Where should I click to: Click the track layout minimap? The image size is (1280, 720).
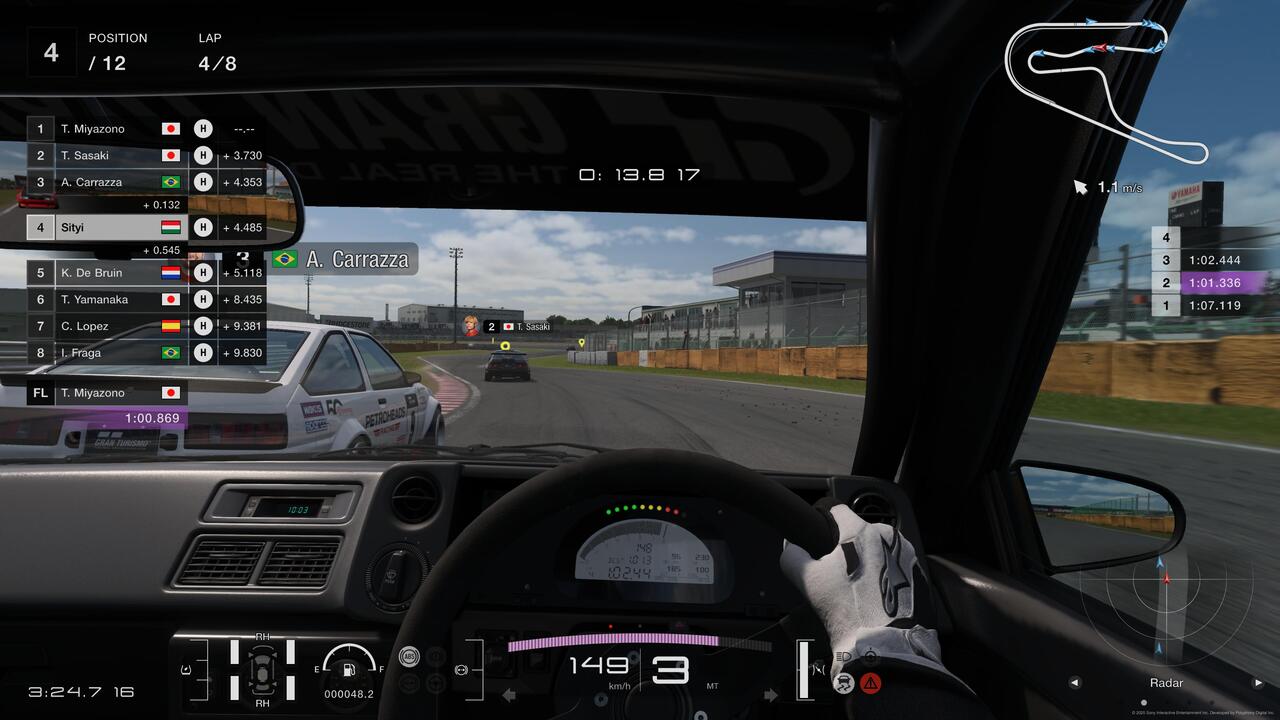1105,85
